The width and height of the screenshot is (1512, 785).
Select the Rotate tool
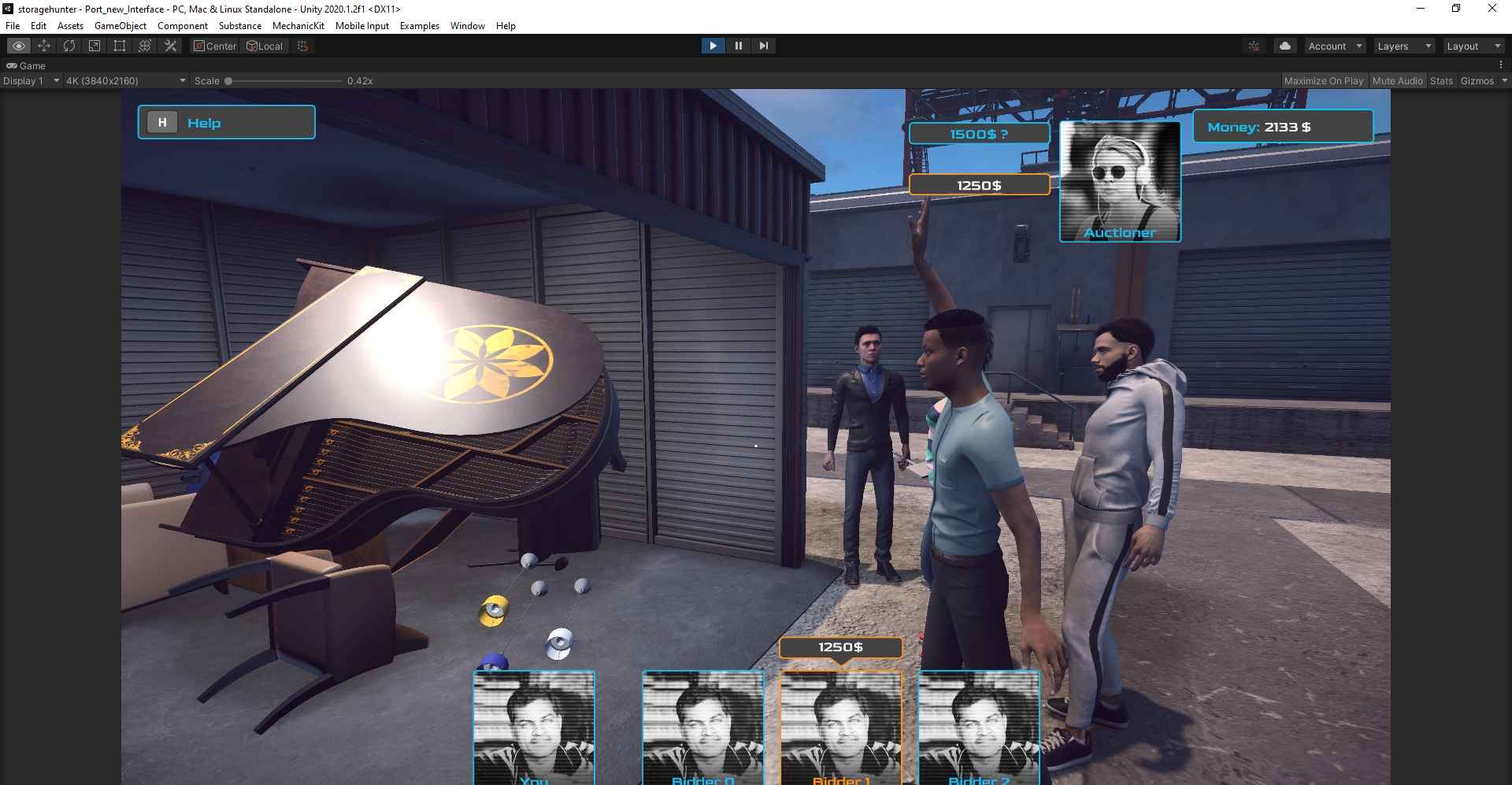[x=69, y=46]
